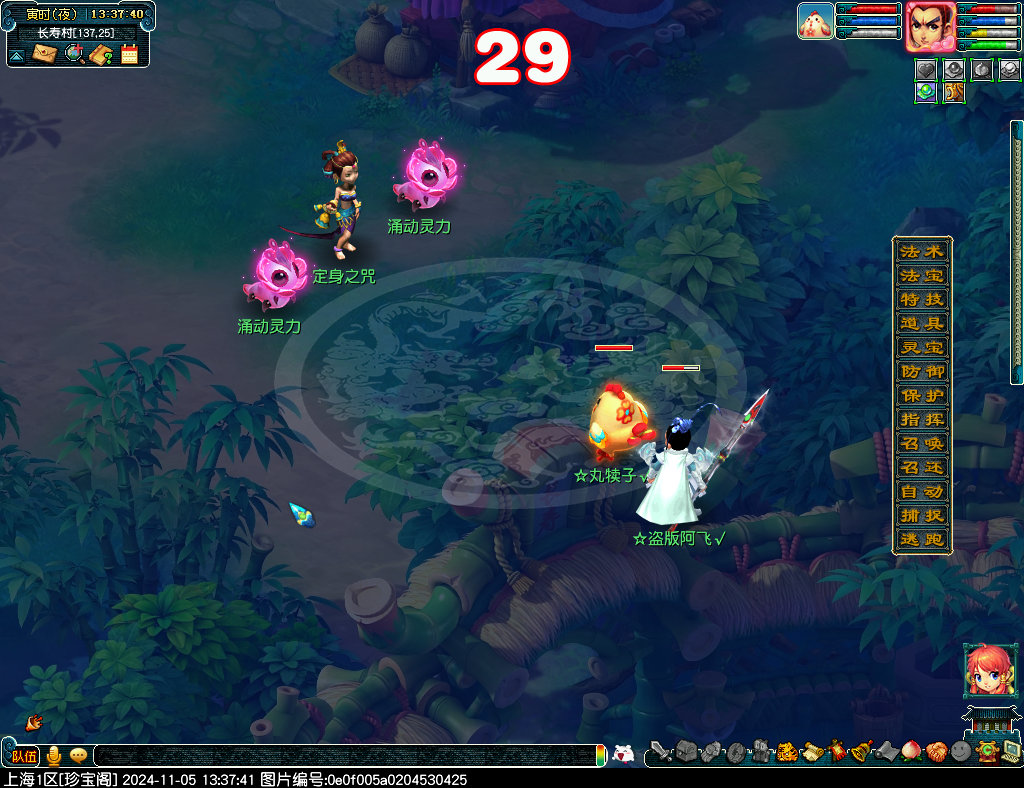Click the 召唤 summon command

coord(921,443)
